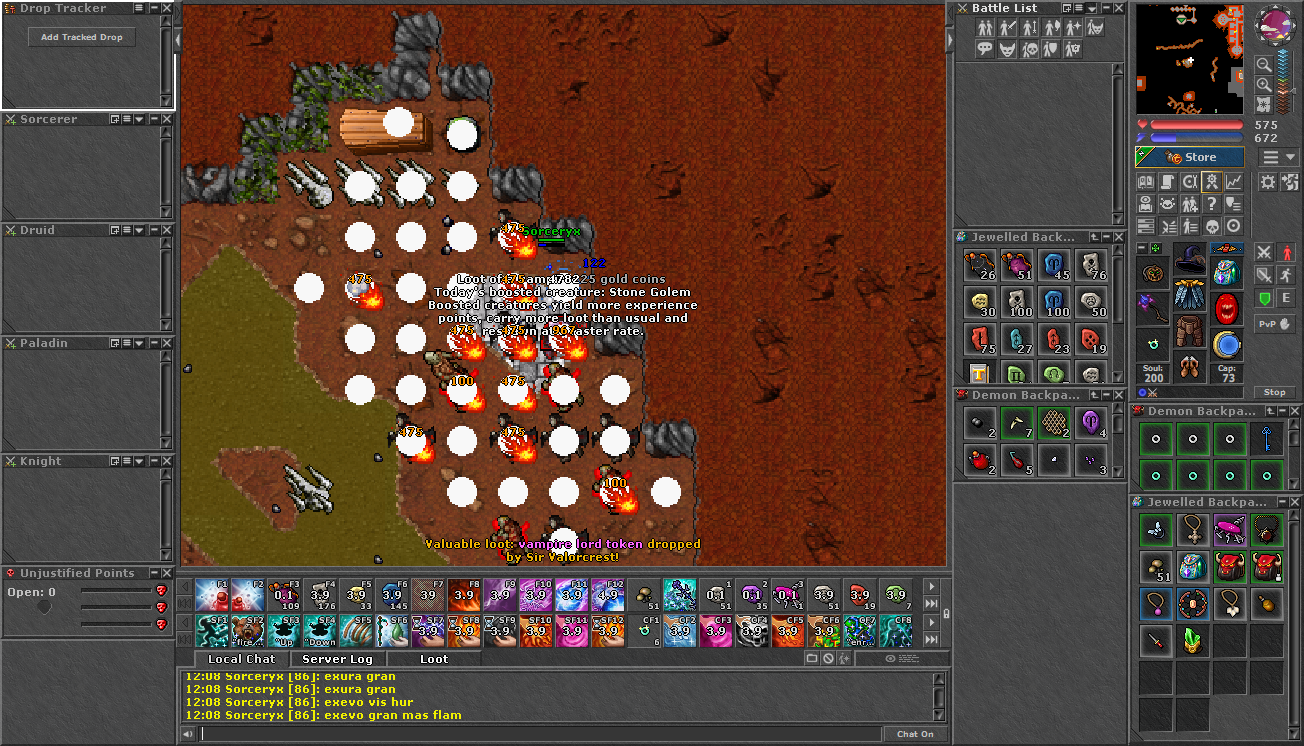This screenshot has width=1304, height=746.
Task: Open the help question mark icon
Action: point(1212,203)
